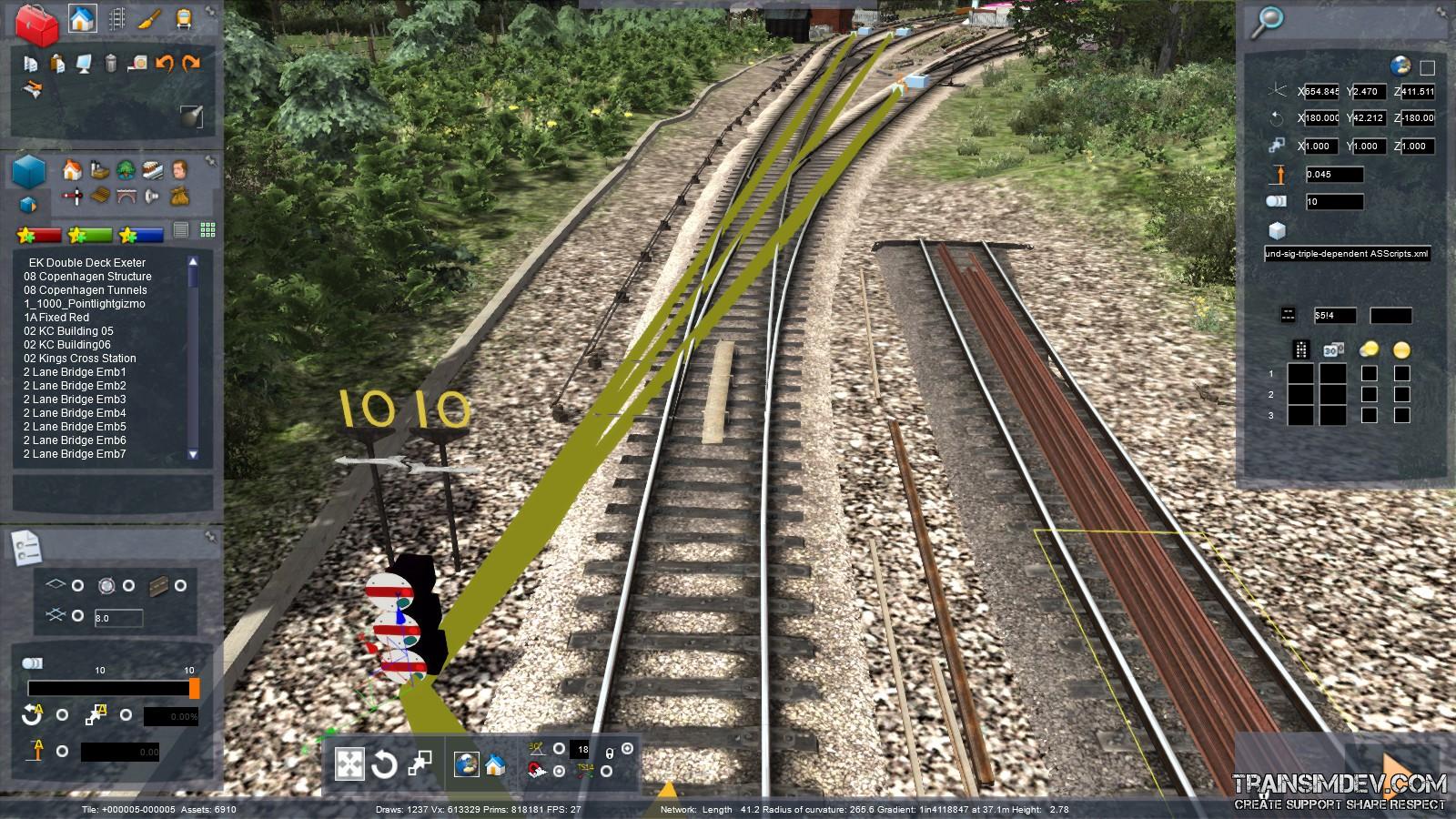Click the orange slider handle

pyautogui.click(x=194, y=689)
